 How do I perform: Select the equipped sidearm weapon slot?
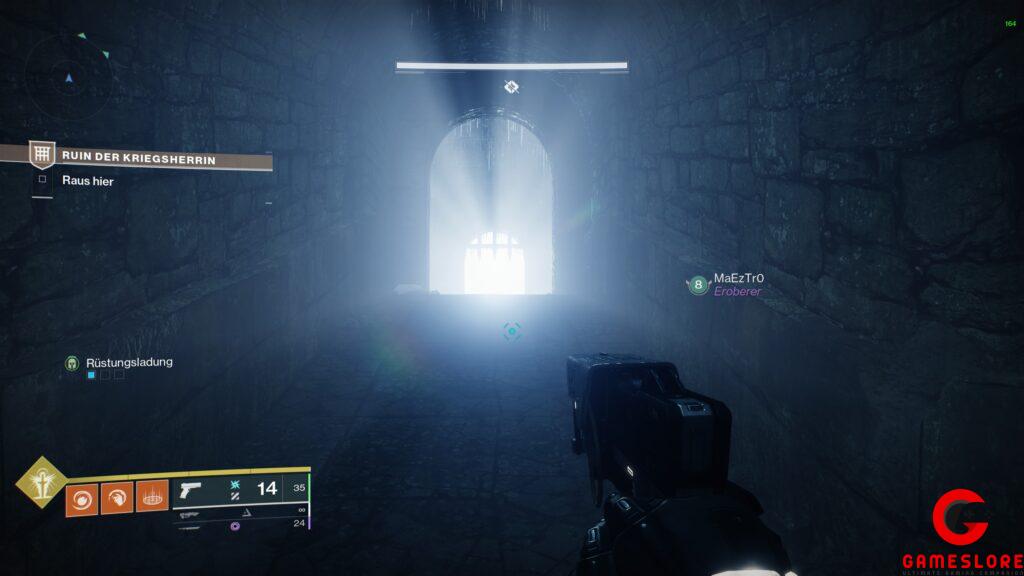(240, 489)
